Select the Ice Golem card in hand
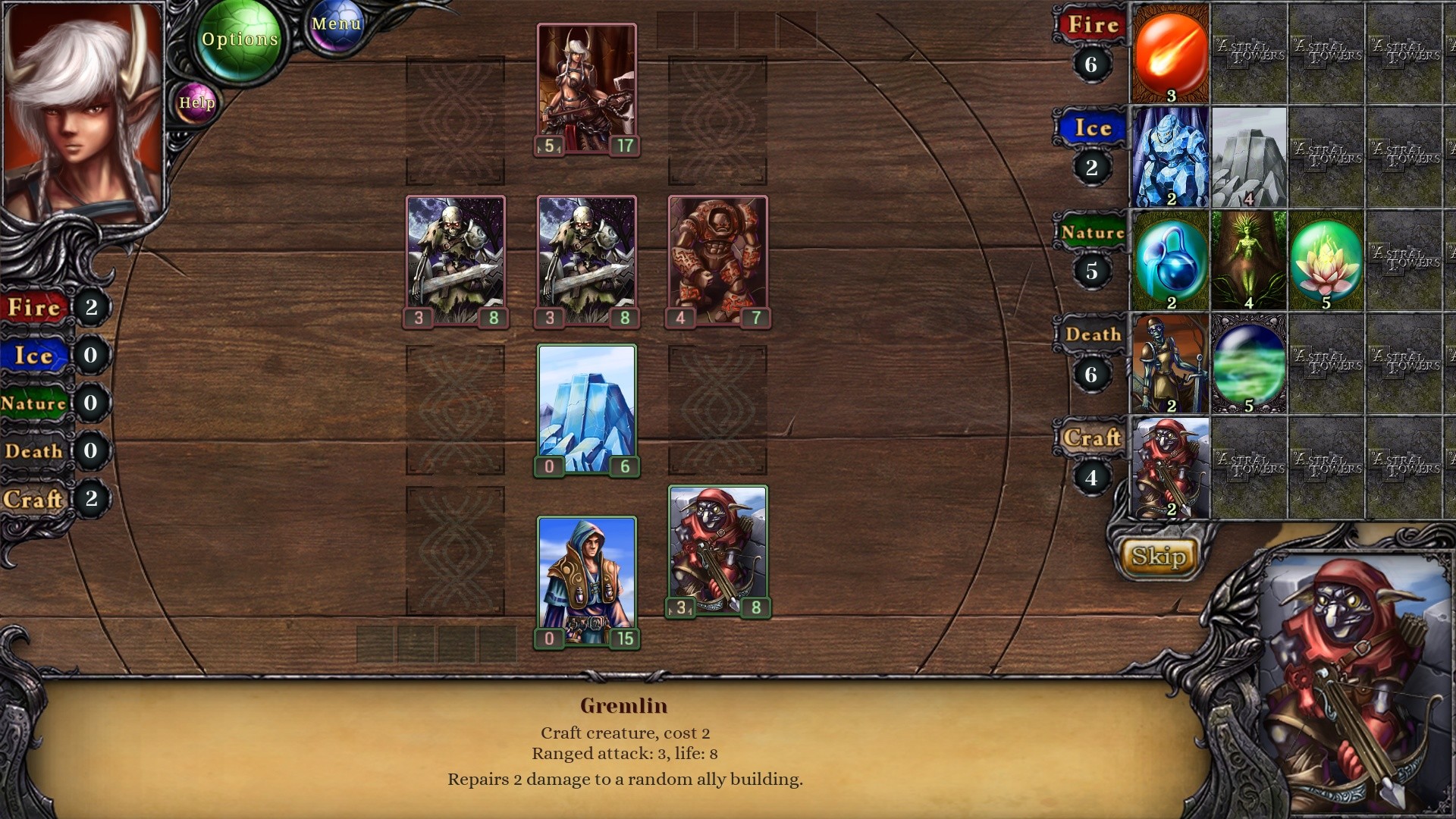This screenshot has width=1456, height=819. click(x=1171, y=157)
